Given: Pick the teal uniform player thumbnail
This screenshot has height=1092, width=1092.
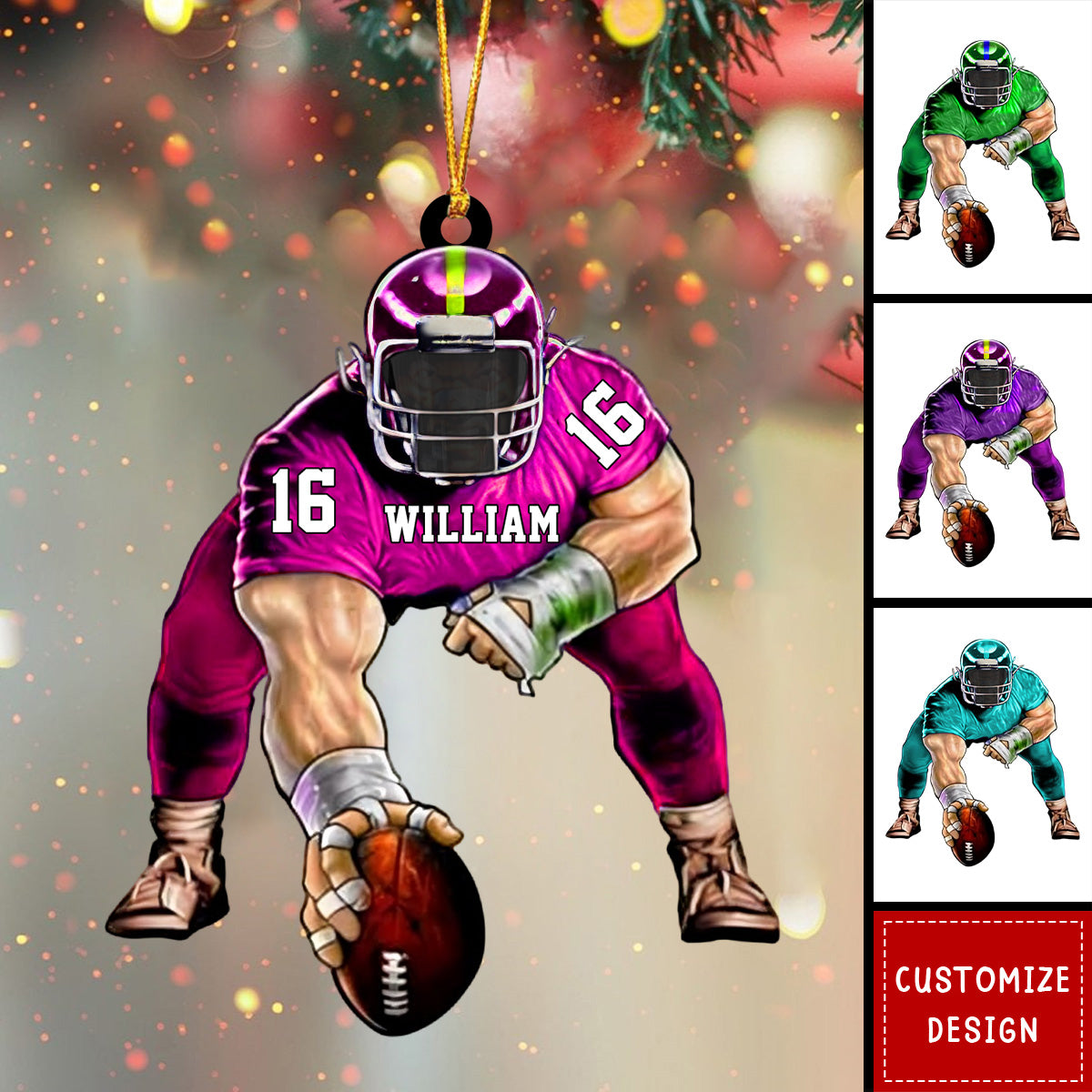Looking at the screenshot, I should (983, 753).
